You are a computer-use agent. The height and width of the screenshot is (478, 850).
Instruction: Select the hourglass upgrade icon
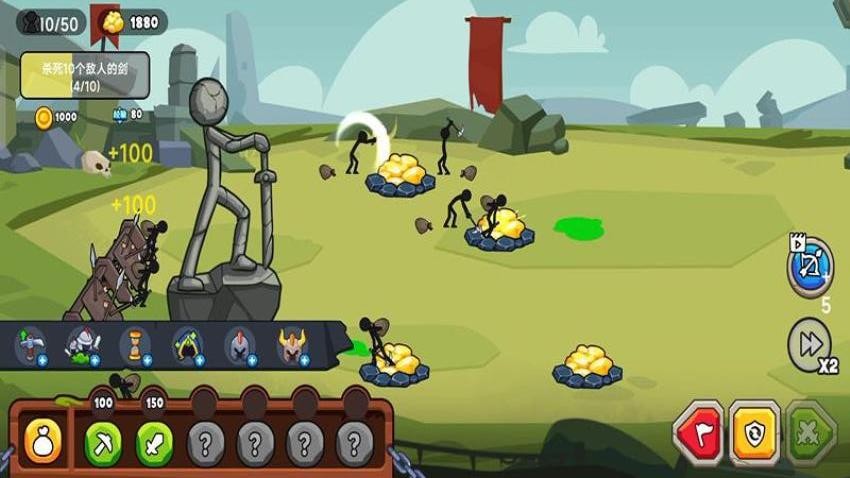click(x=135, y=345)
